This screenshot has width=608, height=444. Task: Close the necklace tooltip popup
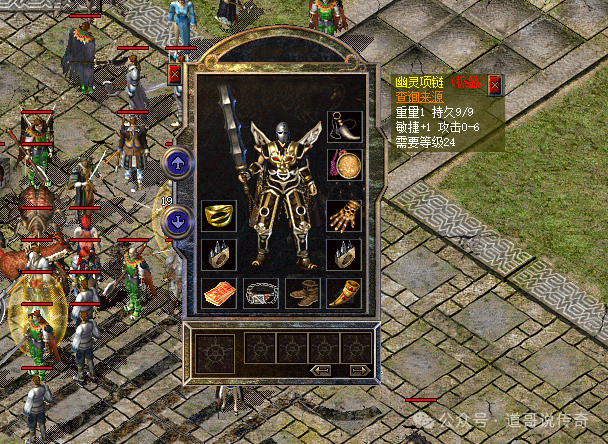[x=494, y=85]
